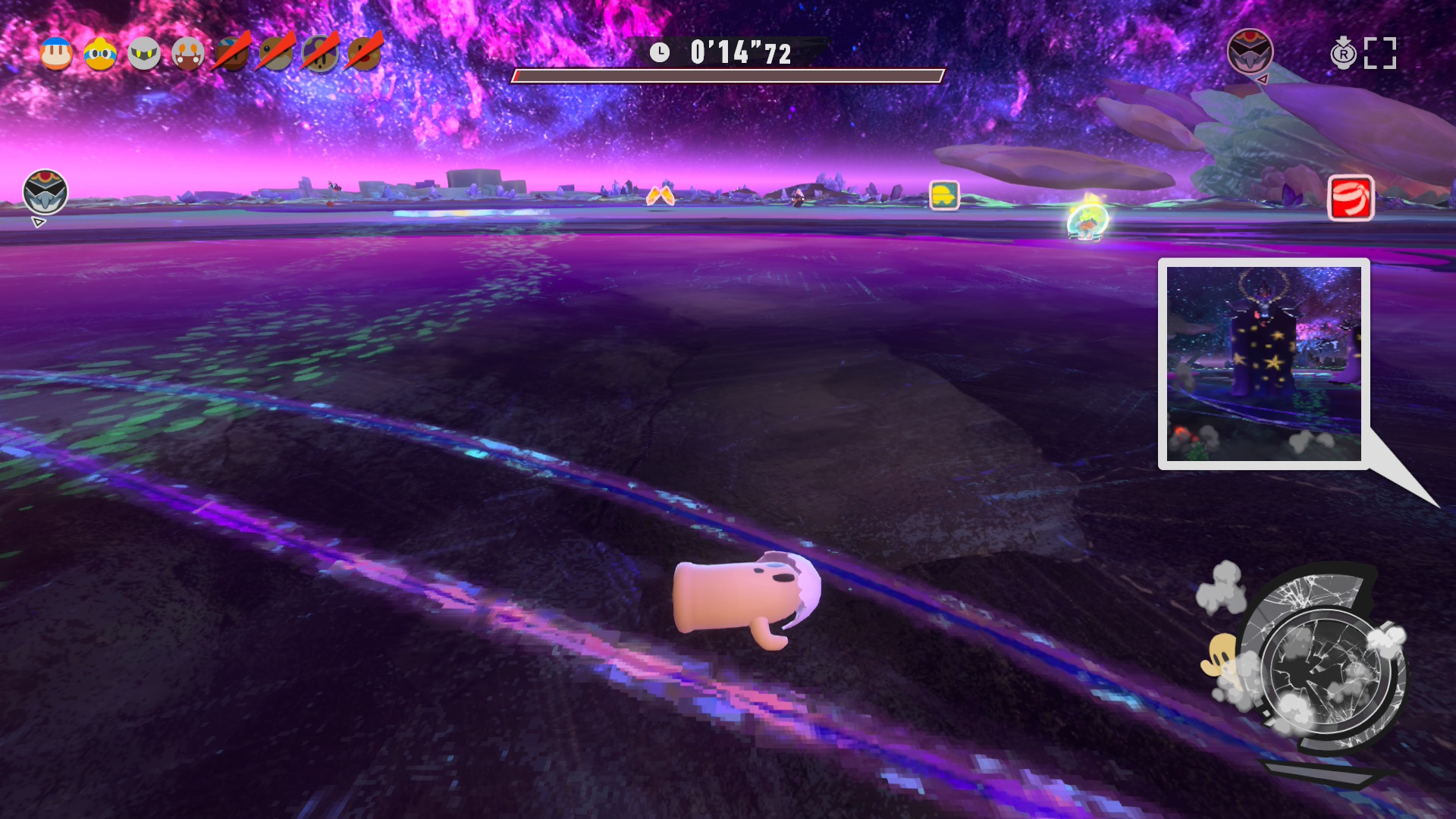This screenshot has width=1456, height=819.
Task: Click the eliminated hamster rider icon
Action: tap(276, 54)
